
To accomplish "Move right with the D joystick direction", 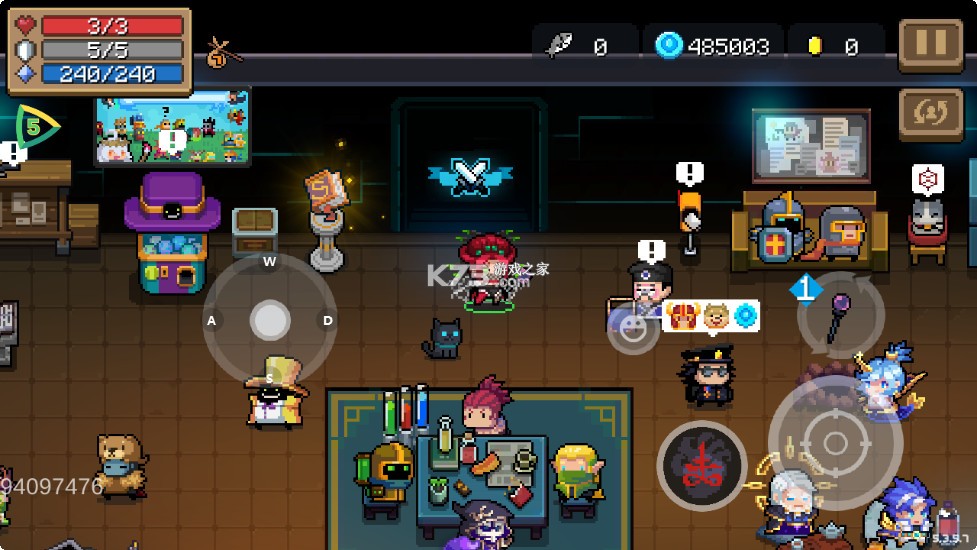I will click(328, 321).
